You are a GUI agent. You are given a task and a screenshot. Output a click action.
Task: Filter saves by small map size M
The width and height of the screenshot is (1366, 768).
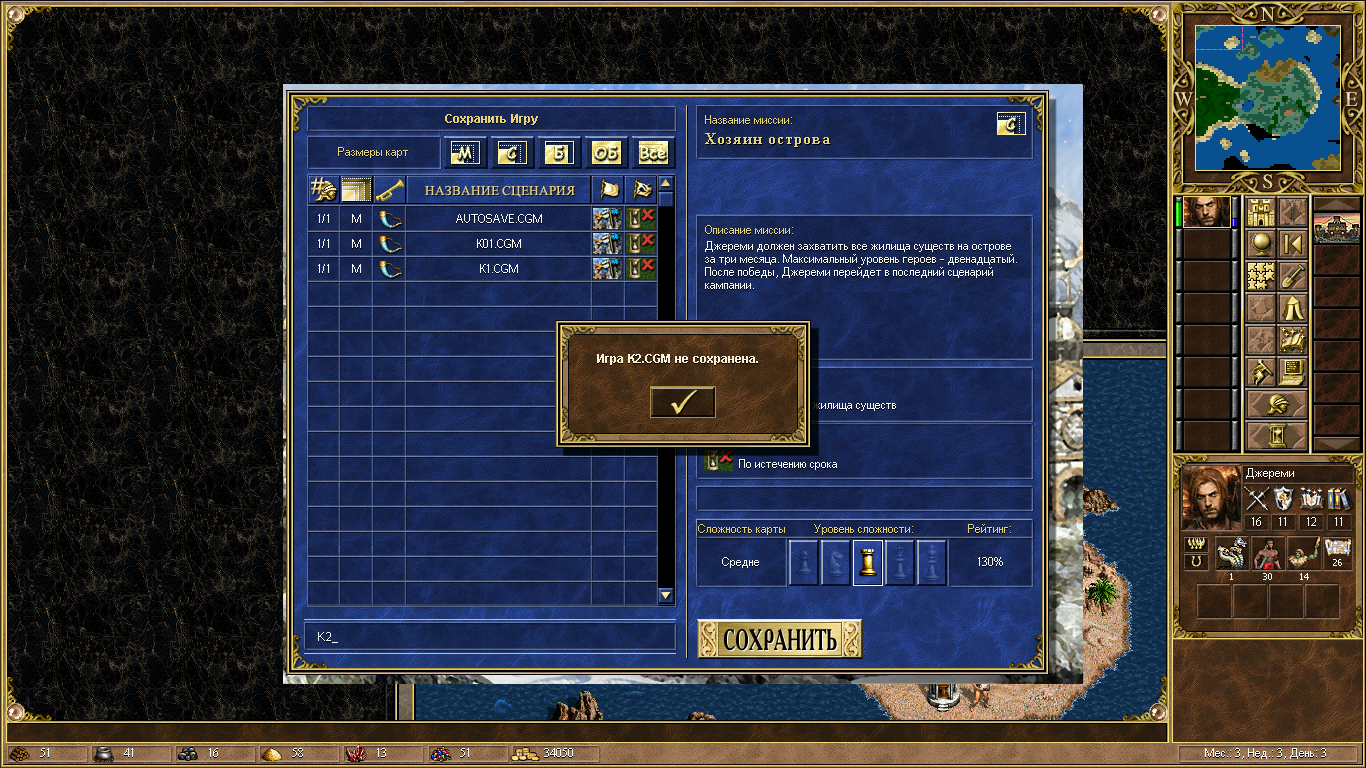(x=465, y=153)
